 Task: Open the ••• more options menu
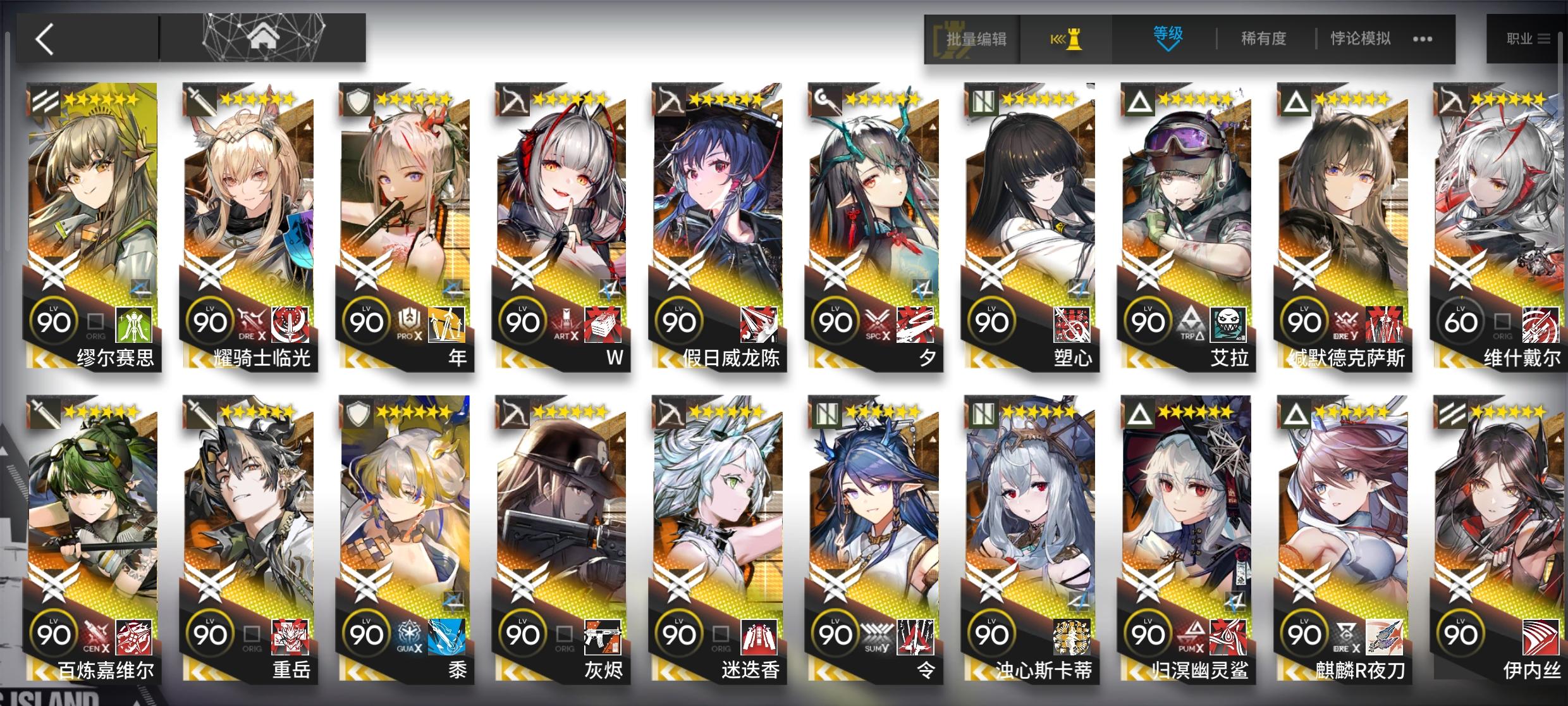tap(1423, 39)
